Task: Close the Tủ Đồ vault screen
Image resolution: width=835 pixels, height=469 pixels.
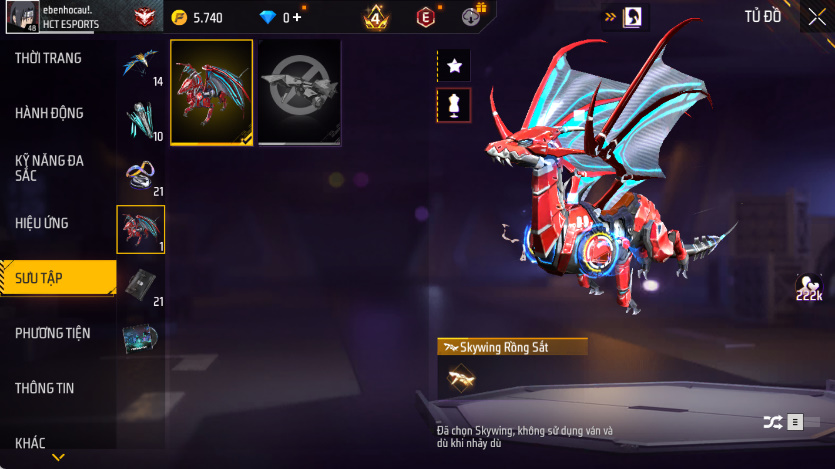Action: (x=817, y=16)
